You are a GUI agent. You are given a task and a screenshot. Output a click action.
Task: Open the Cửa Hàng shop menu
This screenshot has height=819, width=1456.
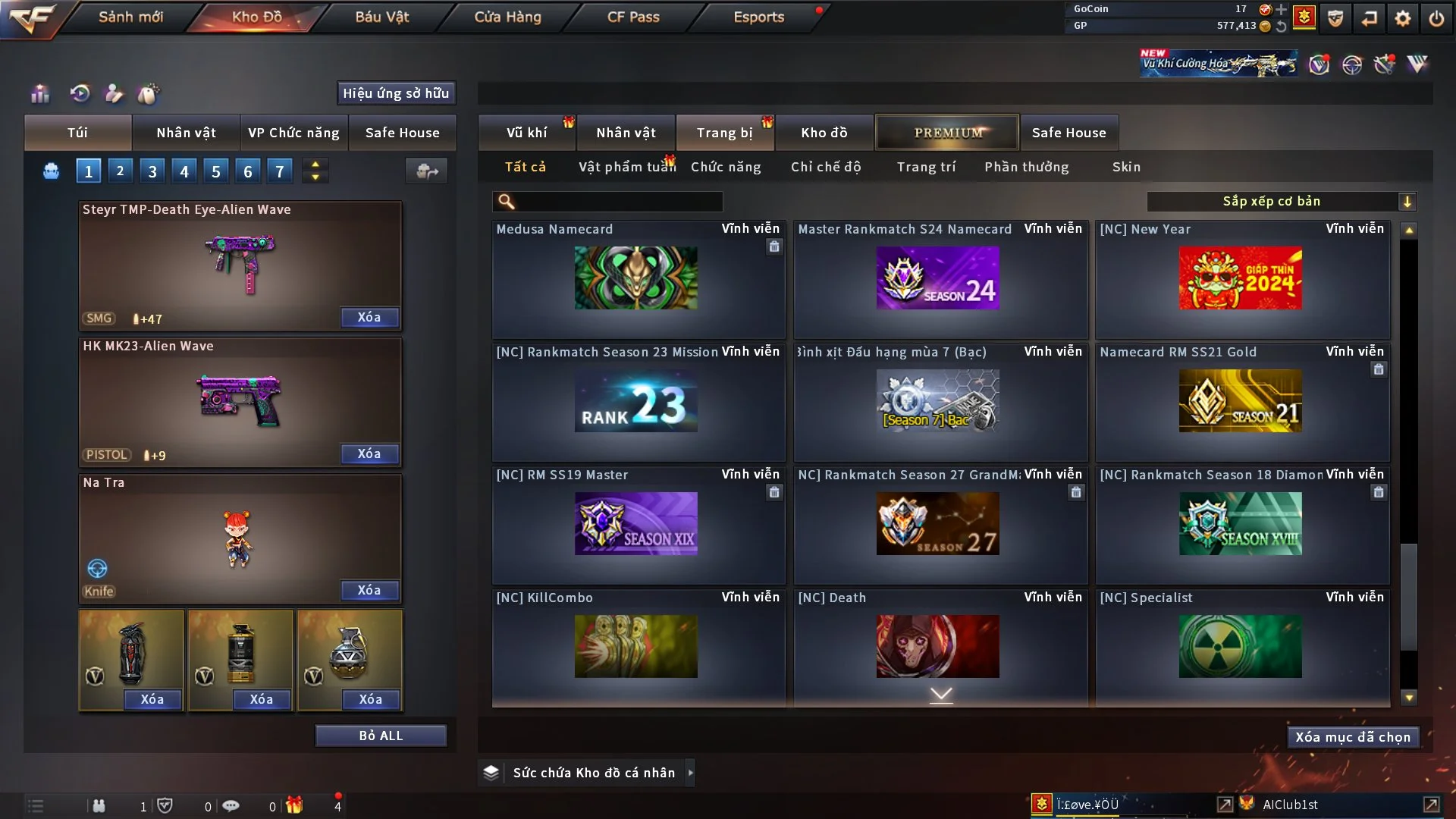tap(507, 17)
